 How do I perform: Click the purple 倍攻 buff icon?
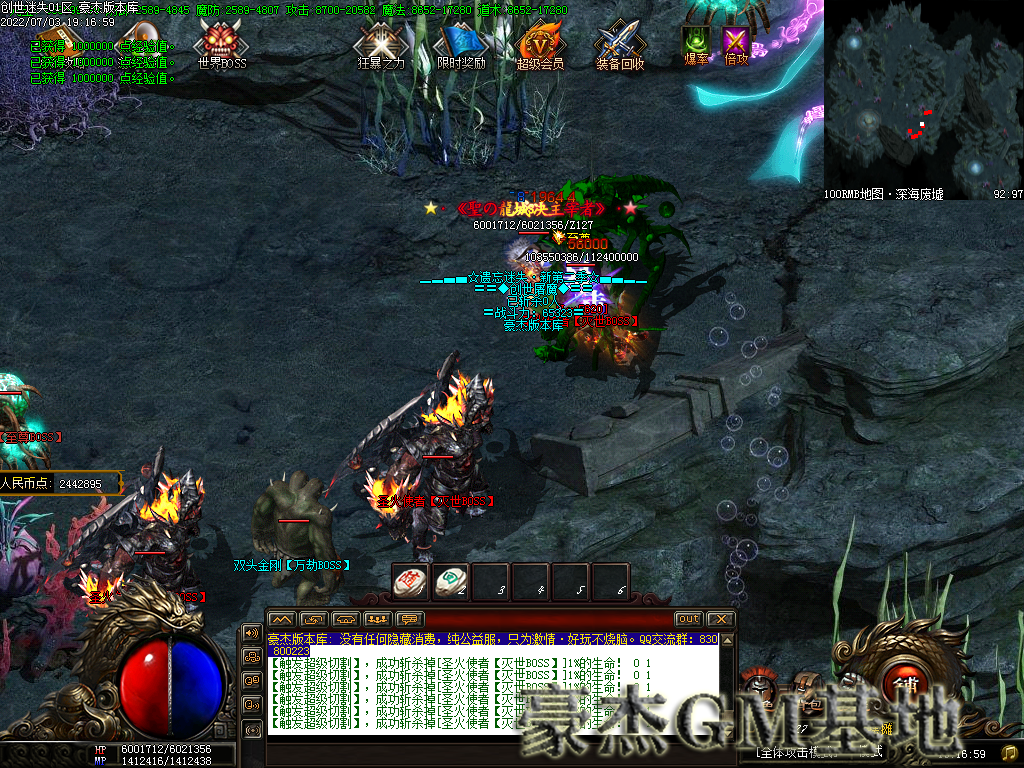[736, 40]
